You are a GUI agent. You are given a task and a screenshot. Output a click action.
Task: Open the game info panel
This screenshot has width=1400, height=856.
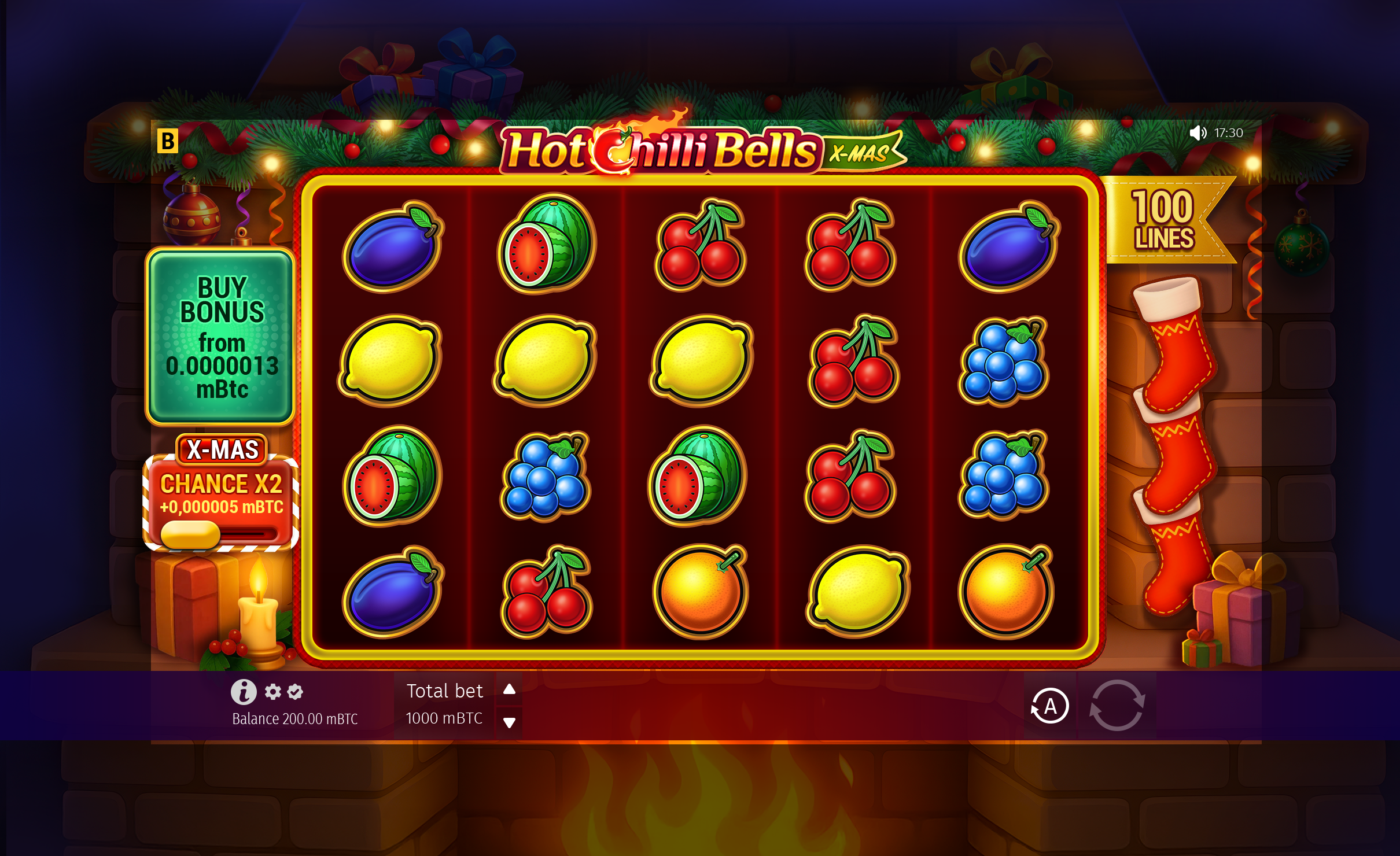244,691
